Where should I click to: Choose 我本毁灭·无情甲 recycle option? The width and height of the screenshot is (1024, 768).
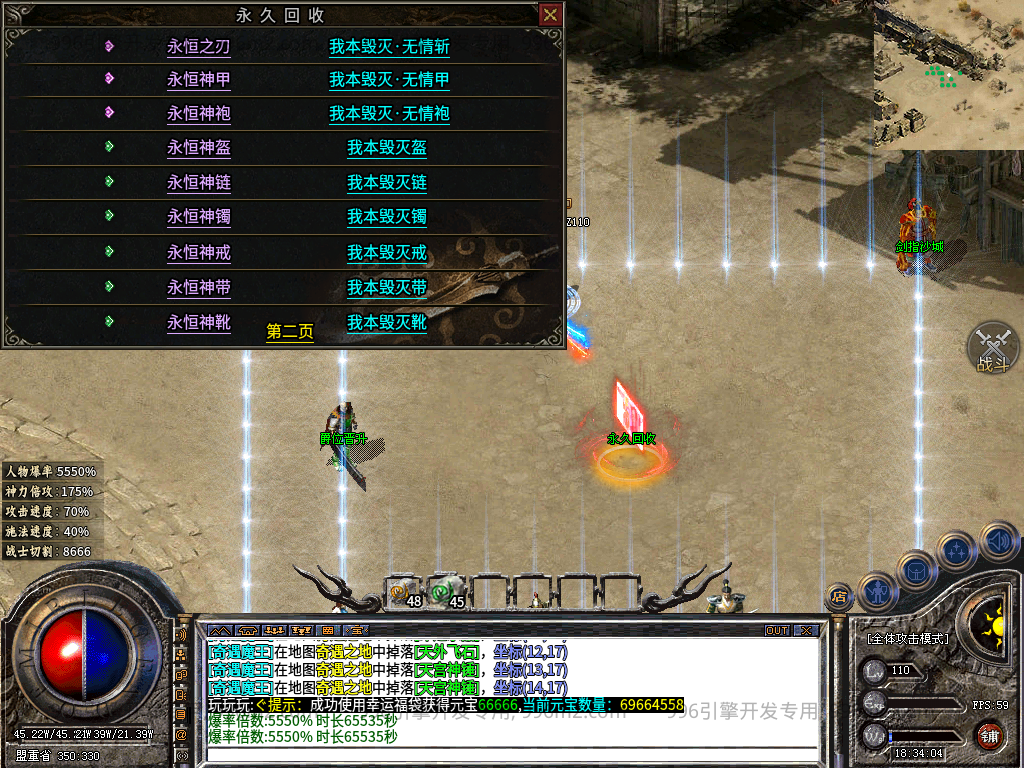tap(389, 80)
